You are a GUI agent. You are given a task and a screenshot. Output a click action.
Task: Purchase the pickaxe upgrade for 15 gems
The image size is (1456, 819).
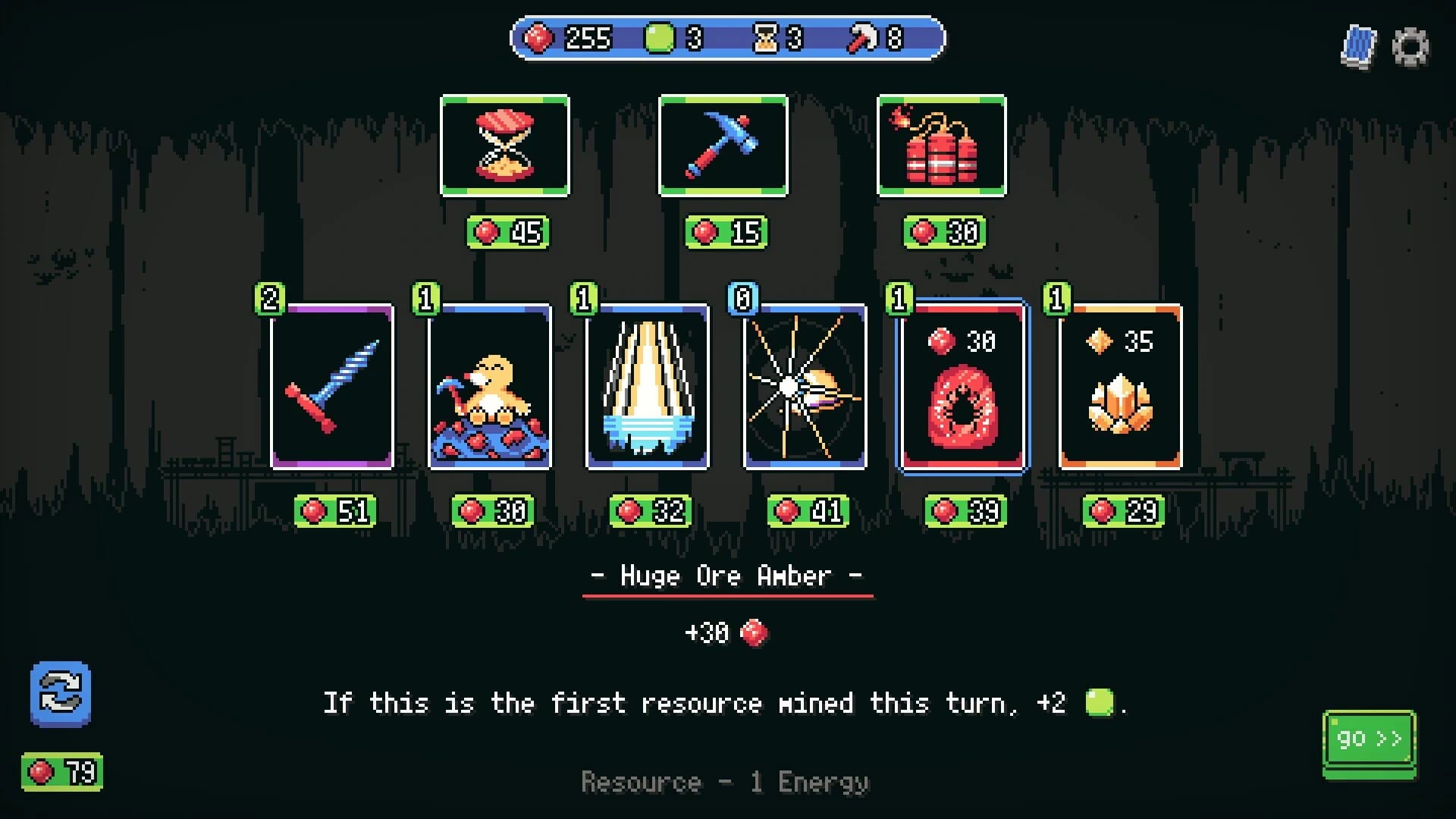[723, 146]
